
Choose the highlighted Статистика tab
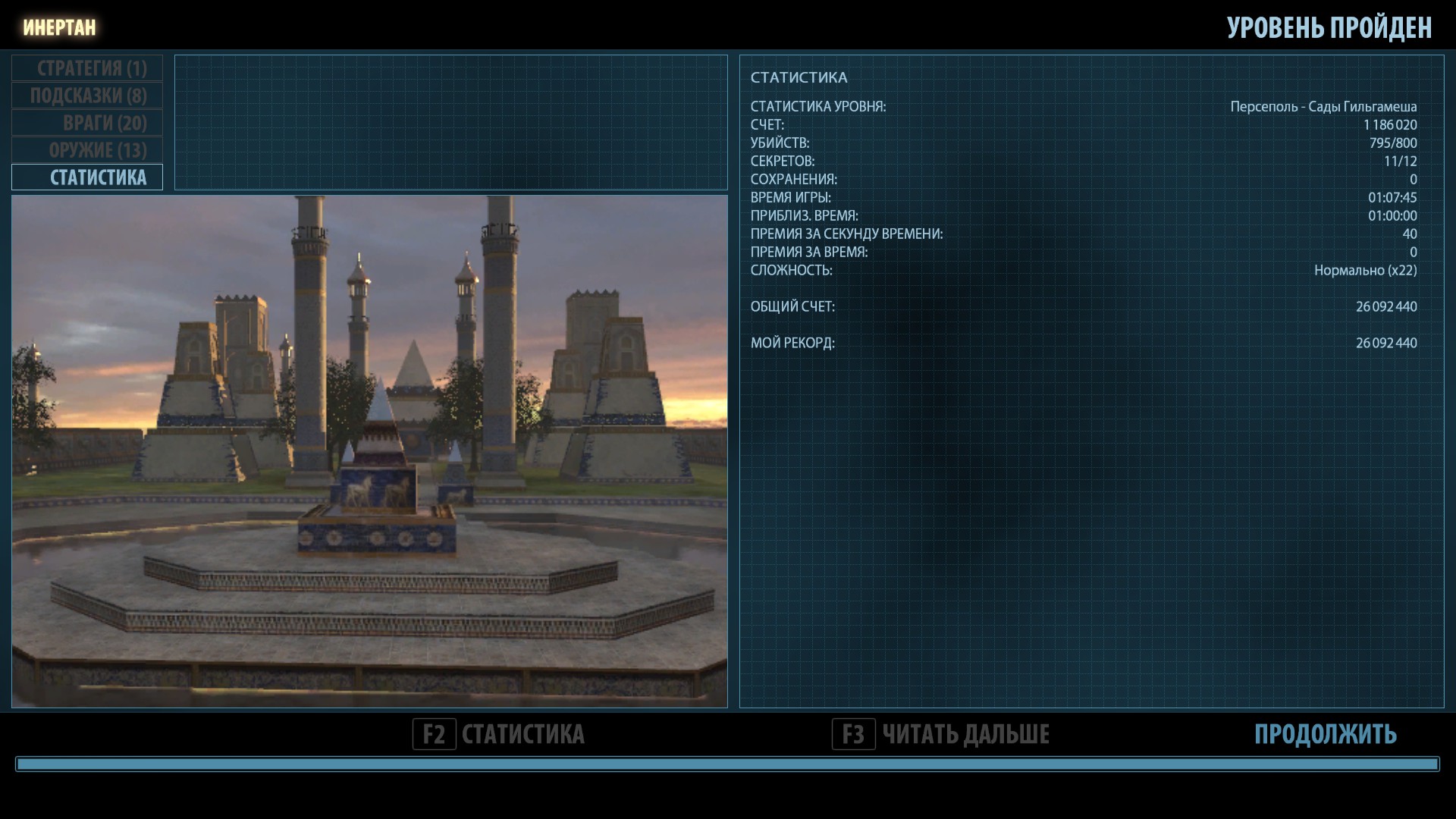point(87,177)
